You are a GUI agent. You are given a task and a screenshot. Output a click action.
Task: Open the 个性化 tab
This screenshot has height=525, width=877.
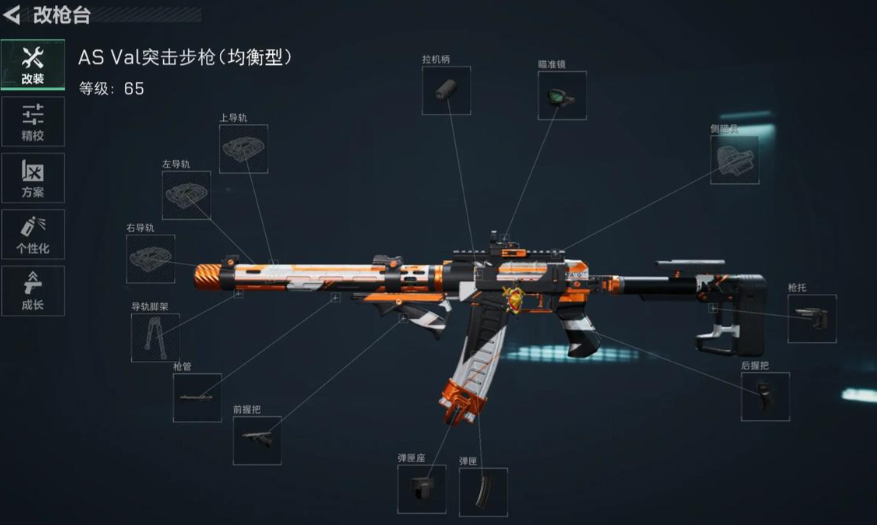pos(32,234)
